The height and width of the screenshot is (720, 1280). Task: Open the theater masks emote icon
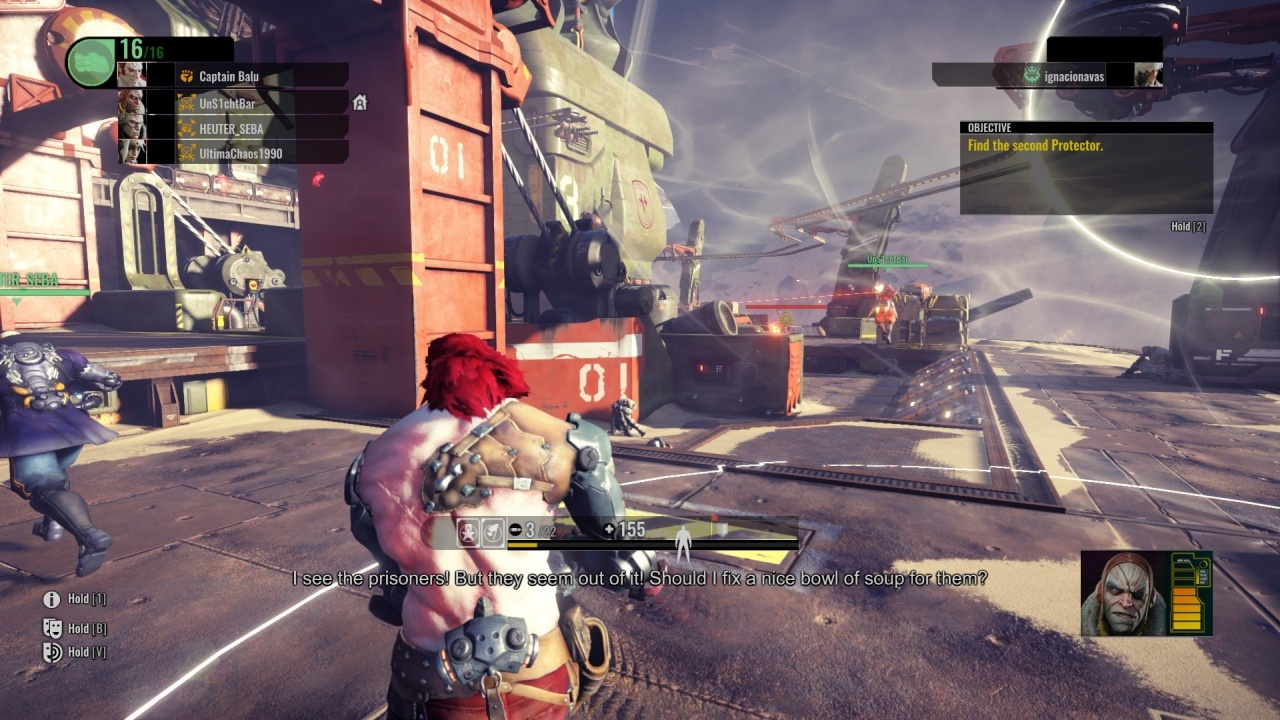coord(52,628)
